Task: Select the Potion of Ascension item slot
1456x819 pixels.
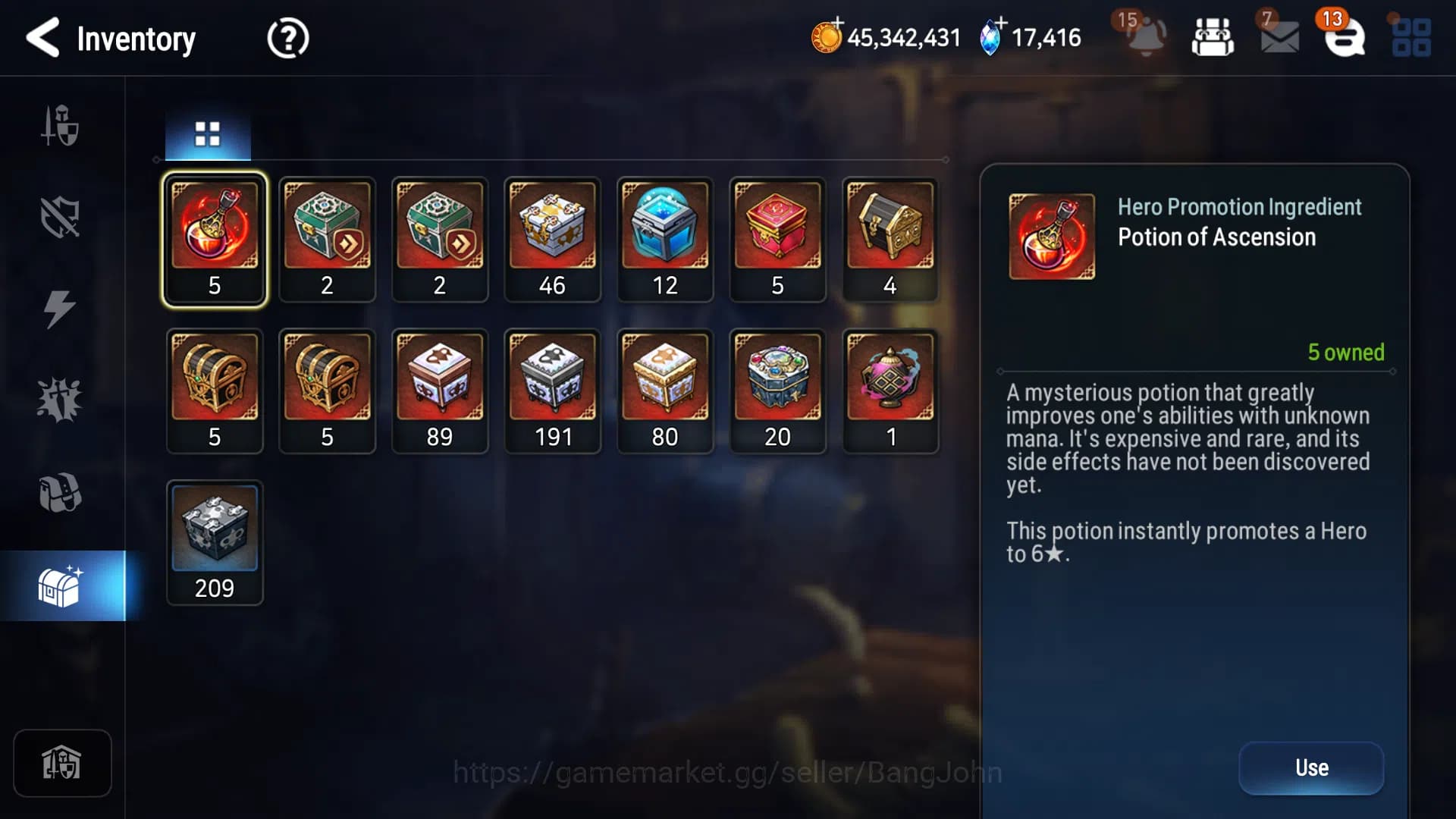Action: 215,231
